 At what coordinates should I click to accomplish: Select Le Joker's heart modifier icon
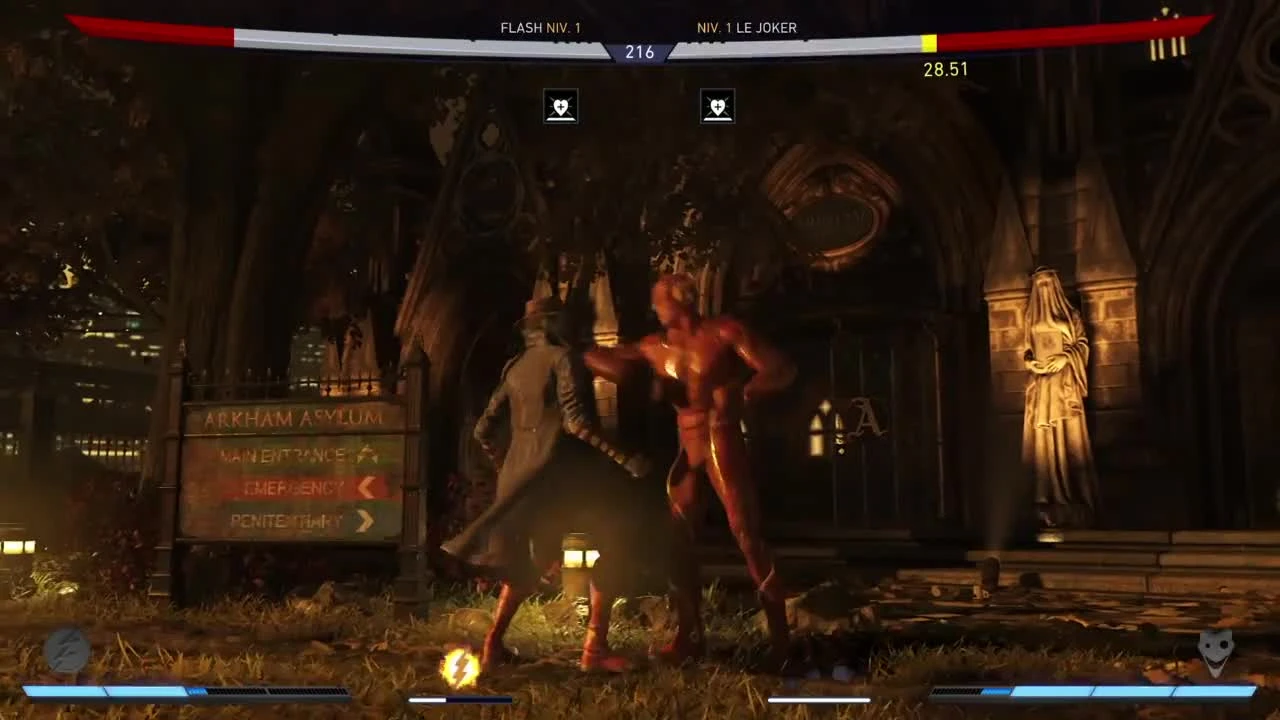(x=718, y=106)
